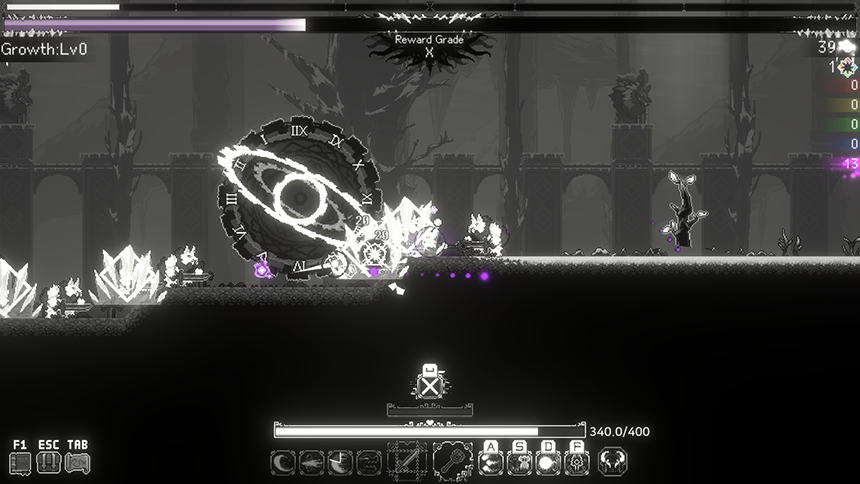Viewport: 860px width, 484px height.
Task: Select the mace weapon slot
Action: click(452, 462)
